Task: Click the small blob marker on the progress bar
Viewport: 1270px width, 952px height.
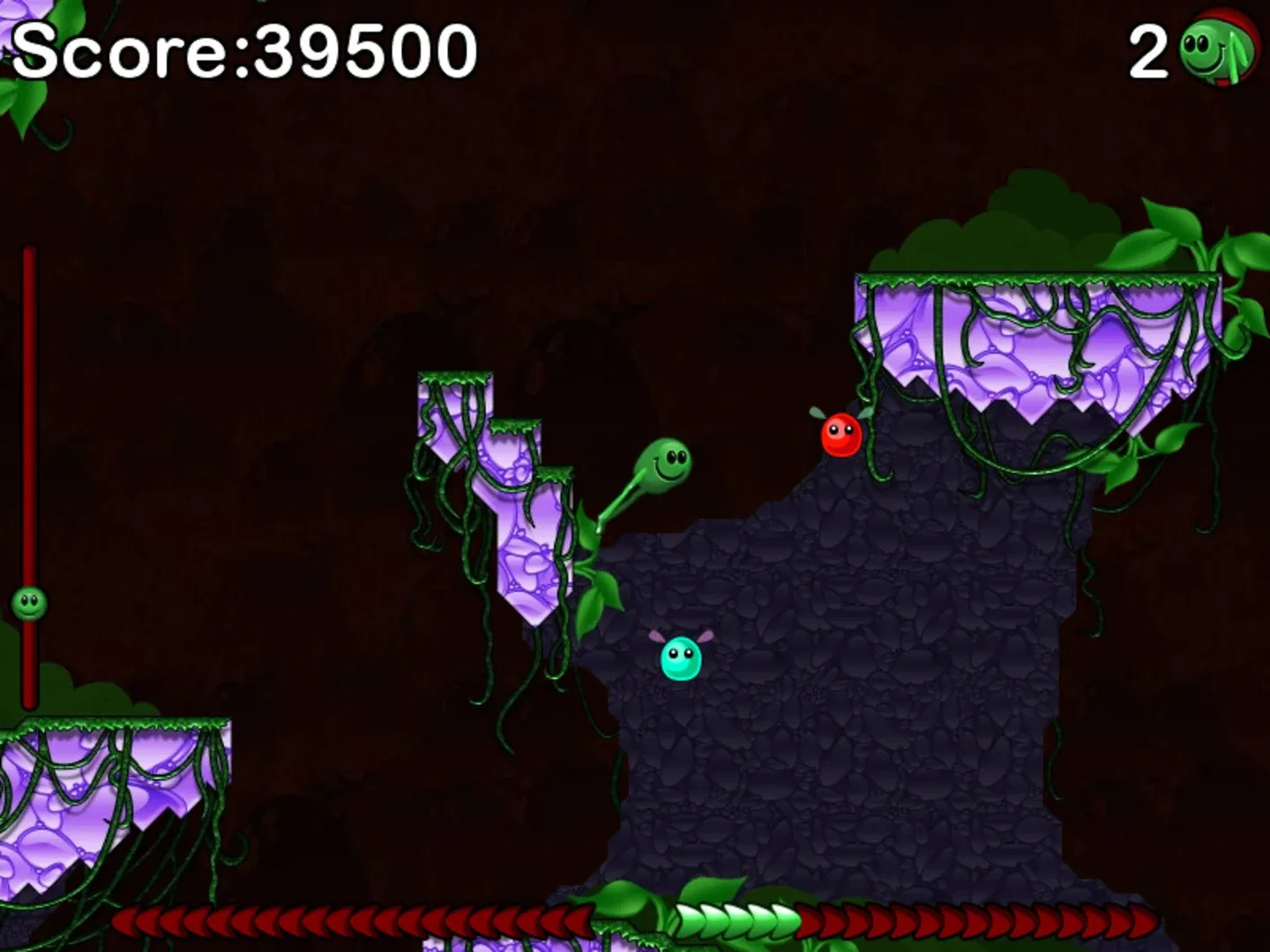Action: [26, 604]
